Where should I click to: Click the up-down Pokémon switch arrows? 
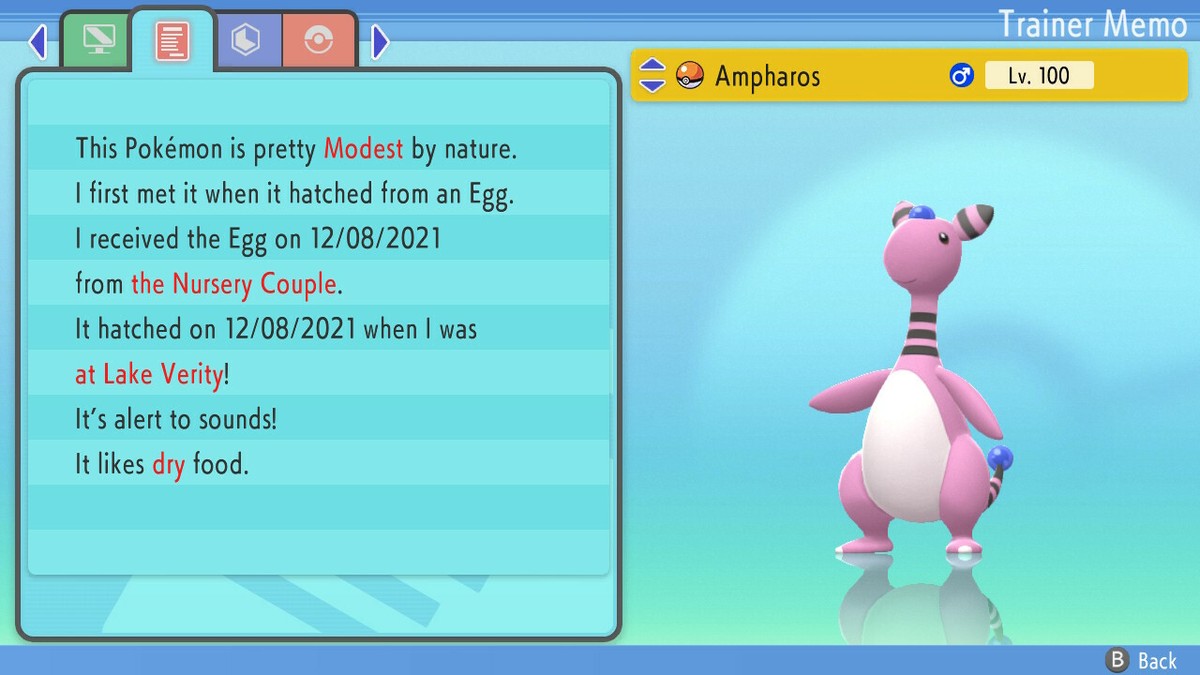(652, 75)
